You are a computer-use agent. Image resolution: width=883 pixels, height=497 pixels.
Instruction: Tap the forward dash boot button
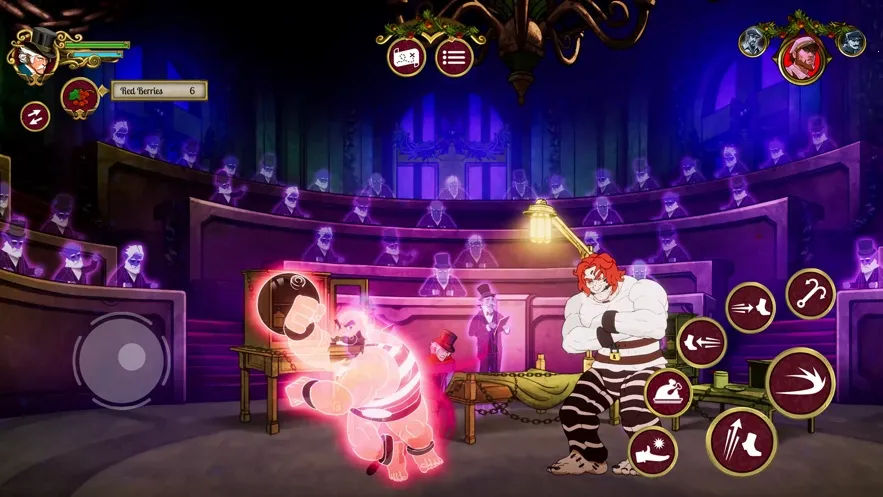point(750,306)
